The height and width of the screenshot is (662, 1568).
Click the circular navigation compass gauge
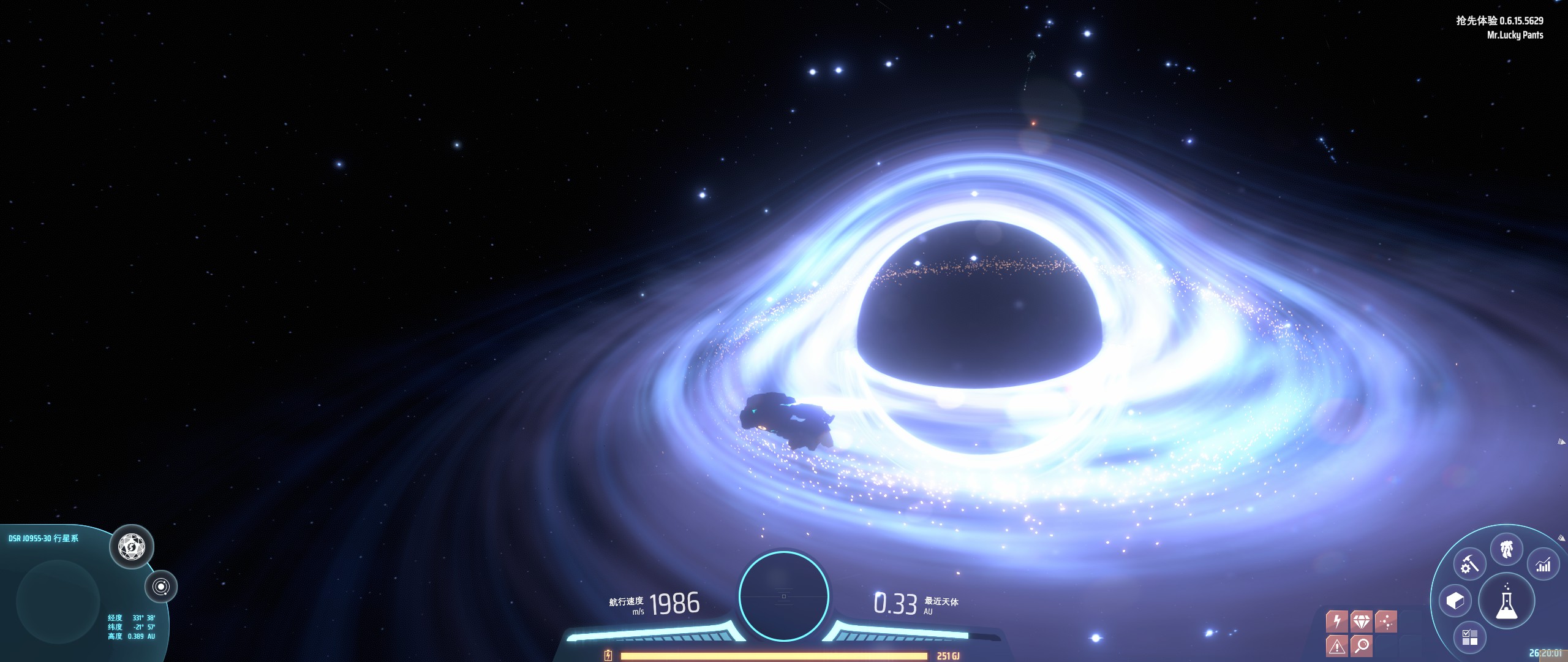point(783,596)
